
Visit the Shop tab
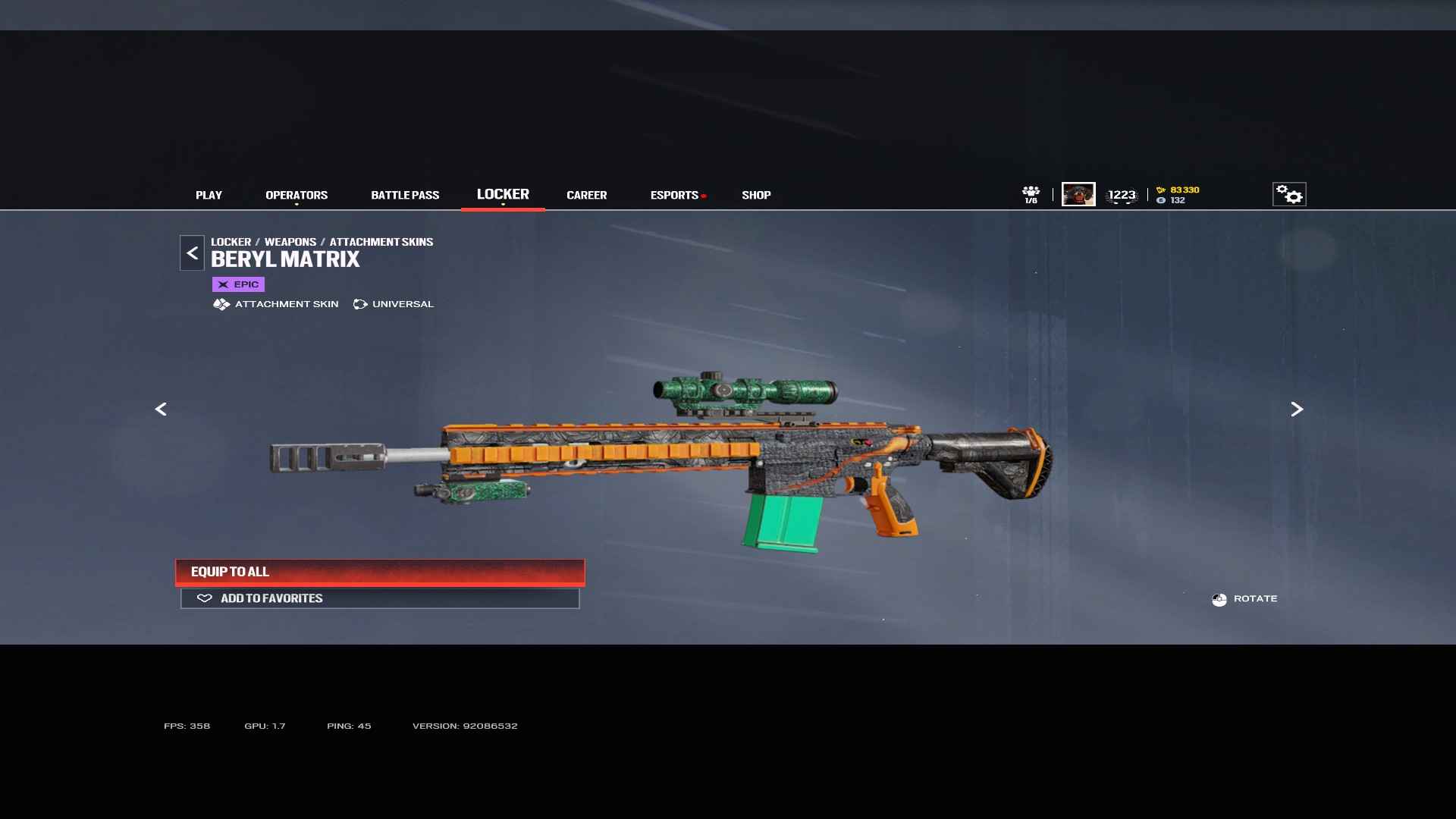pos(756,196)
